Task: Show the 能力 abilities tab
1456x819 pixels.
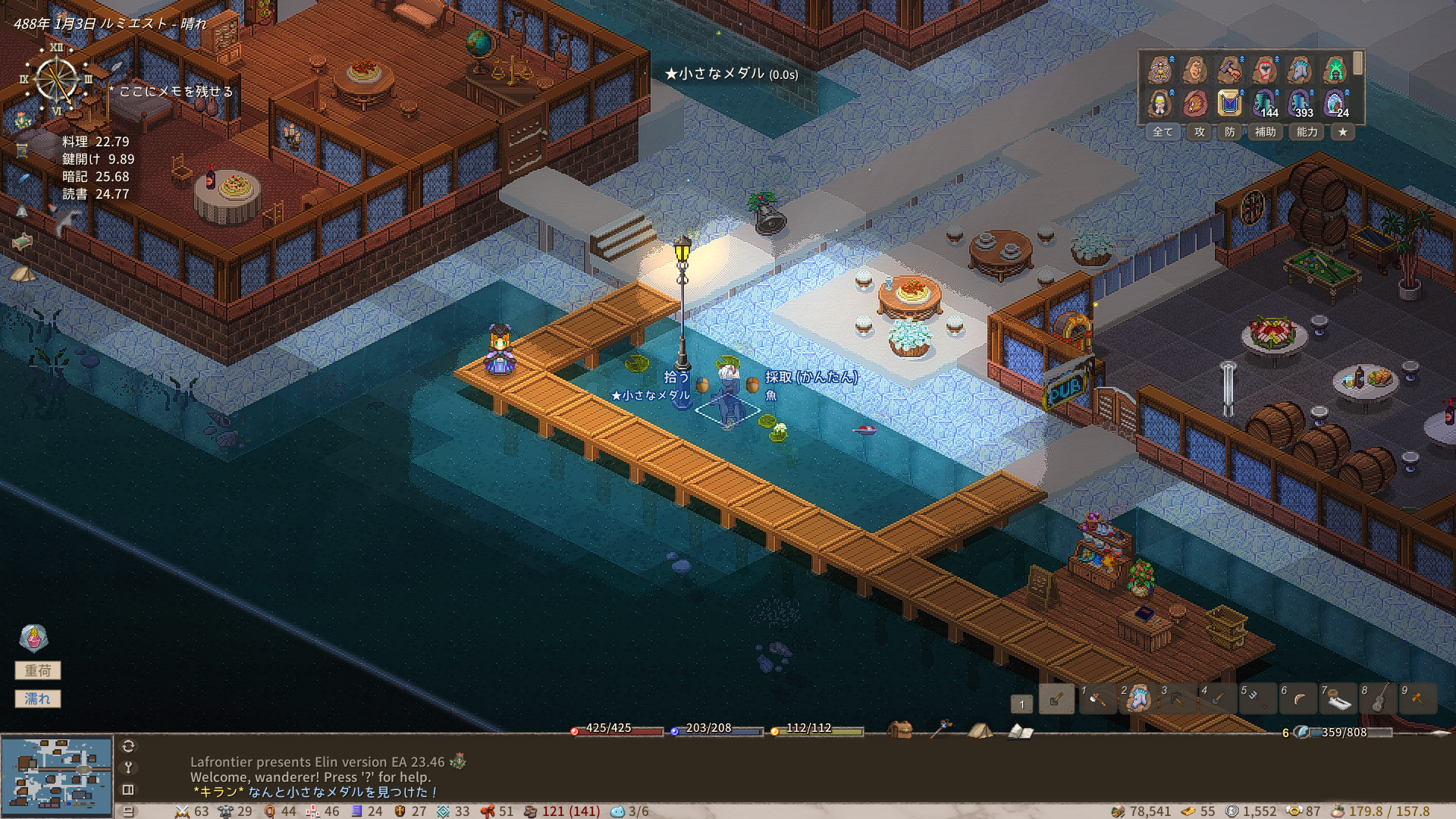Action: pyautogui.click(x=1307, y=132)
